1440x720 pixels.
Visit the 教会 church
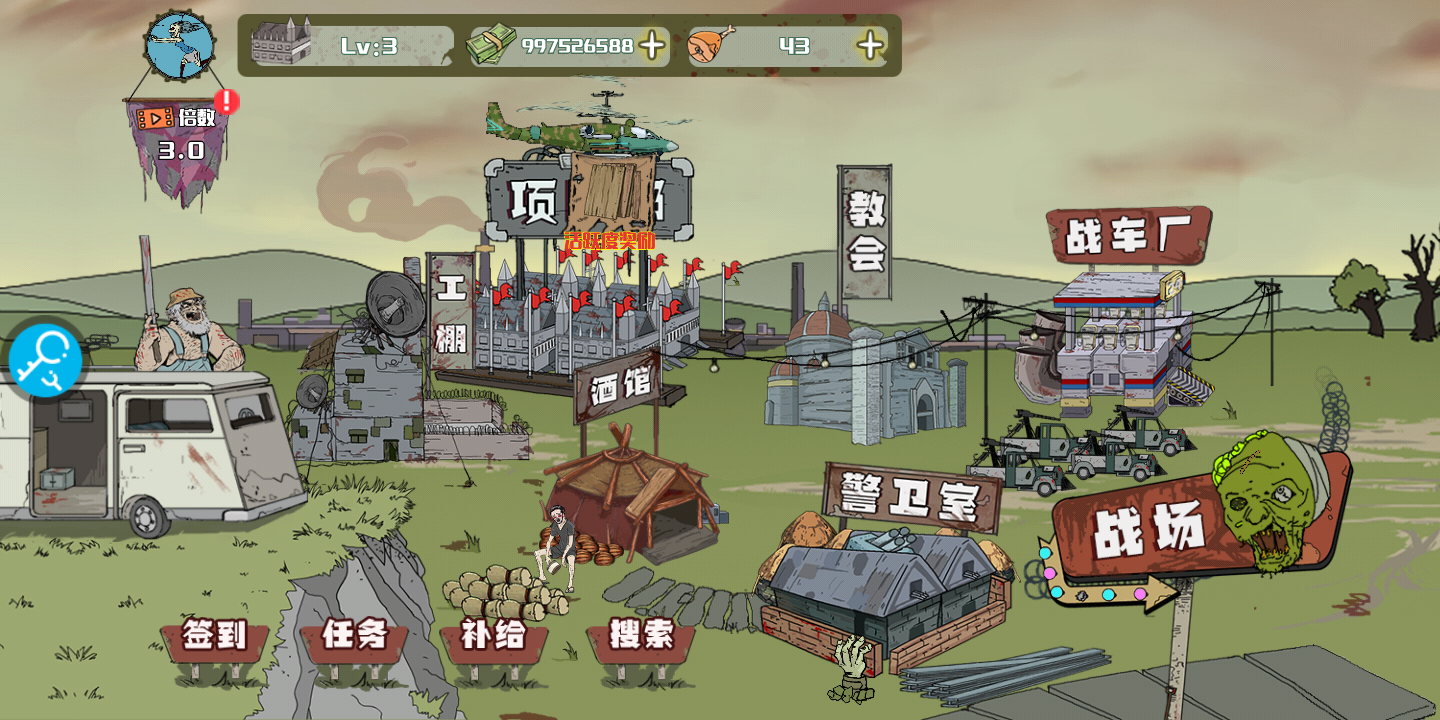point(865,233)
